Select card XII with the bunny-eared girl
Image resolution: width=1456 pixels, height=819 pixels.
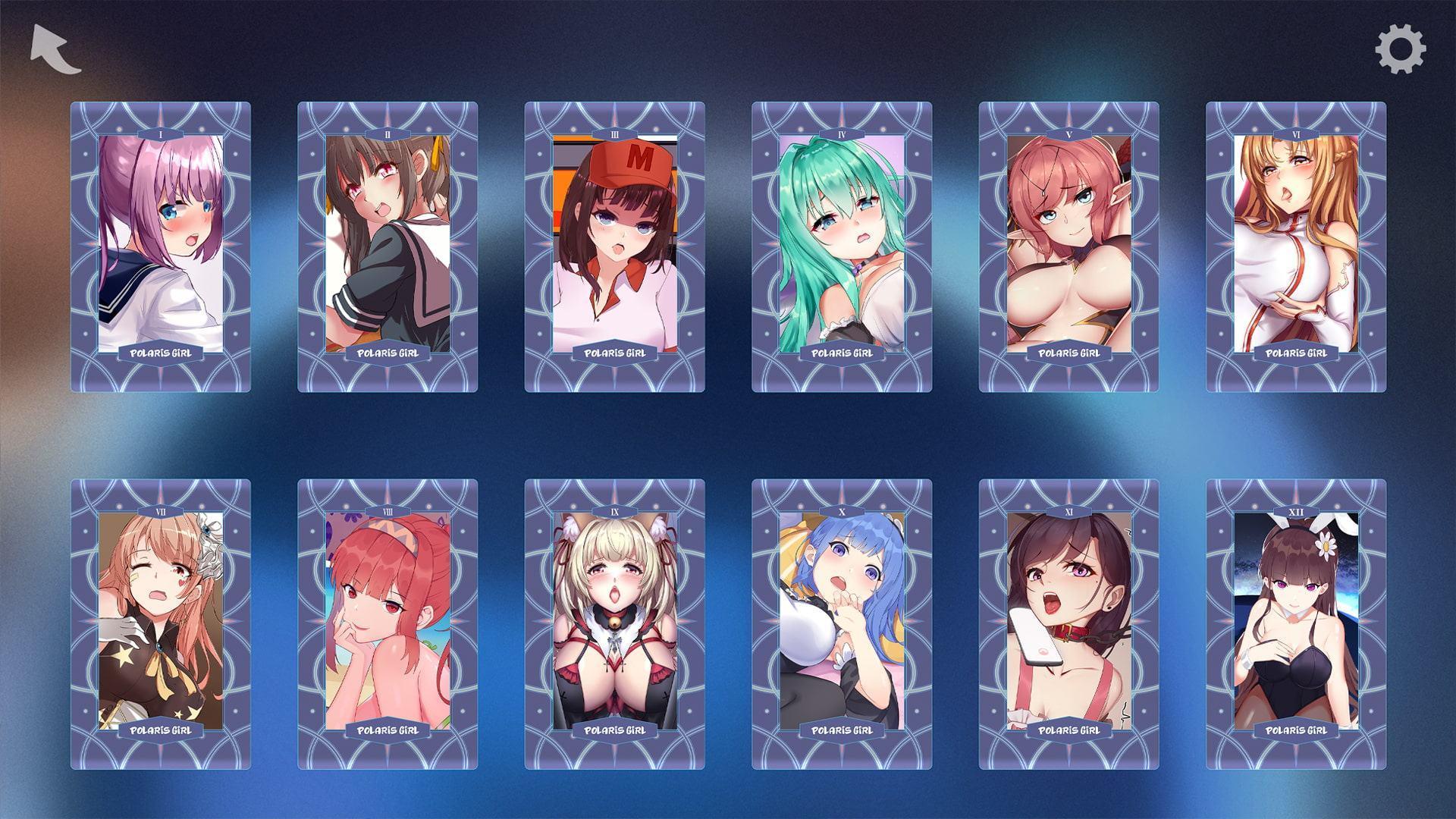click(1296, 623)
